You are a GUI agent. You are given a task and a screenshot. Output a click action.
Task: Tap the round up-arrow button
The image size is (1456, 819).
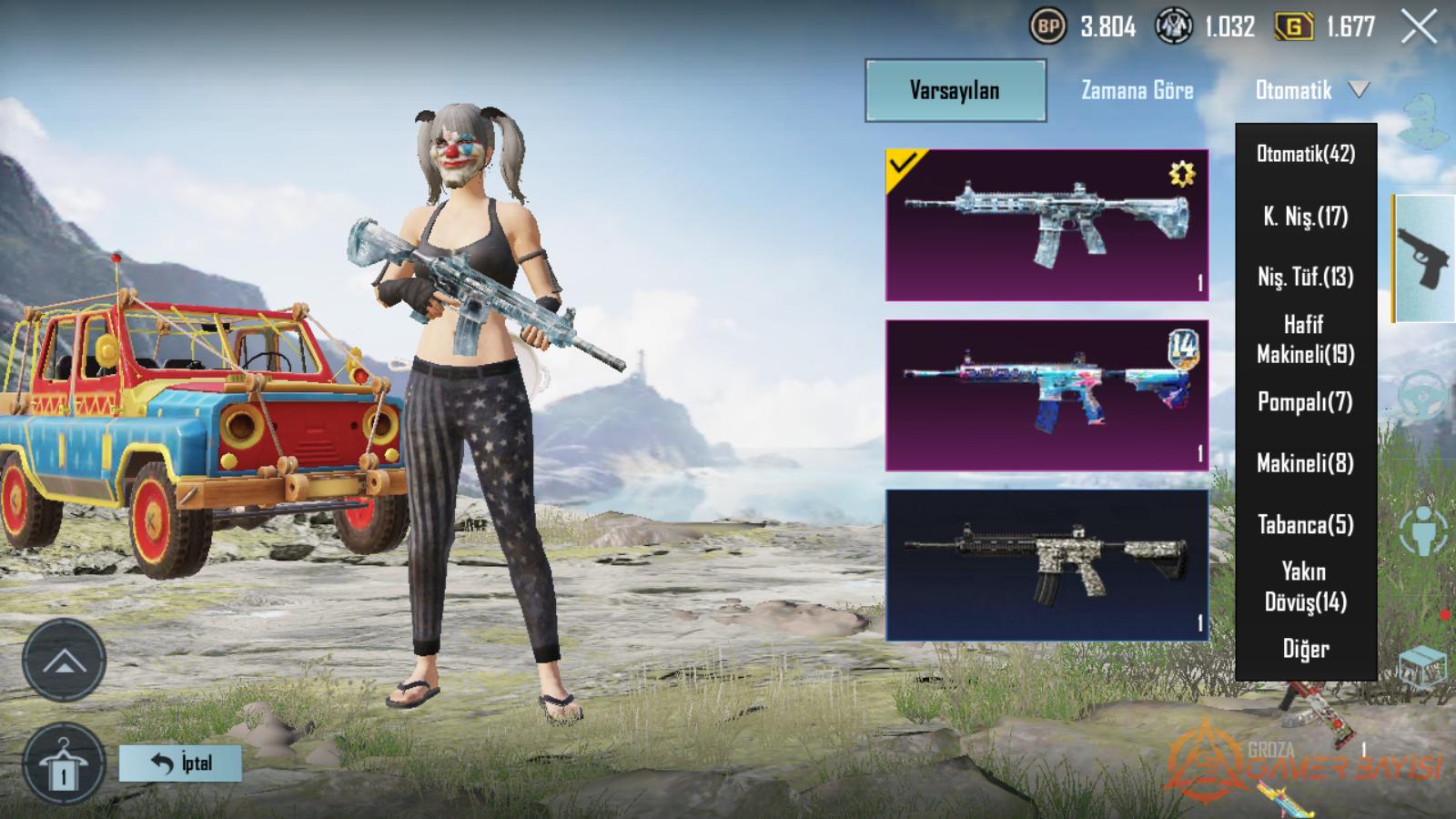click(63, 661)
